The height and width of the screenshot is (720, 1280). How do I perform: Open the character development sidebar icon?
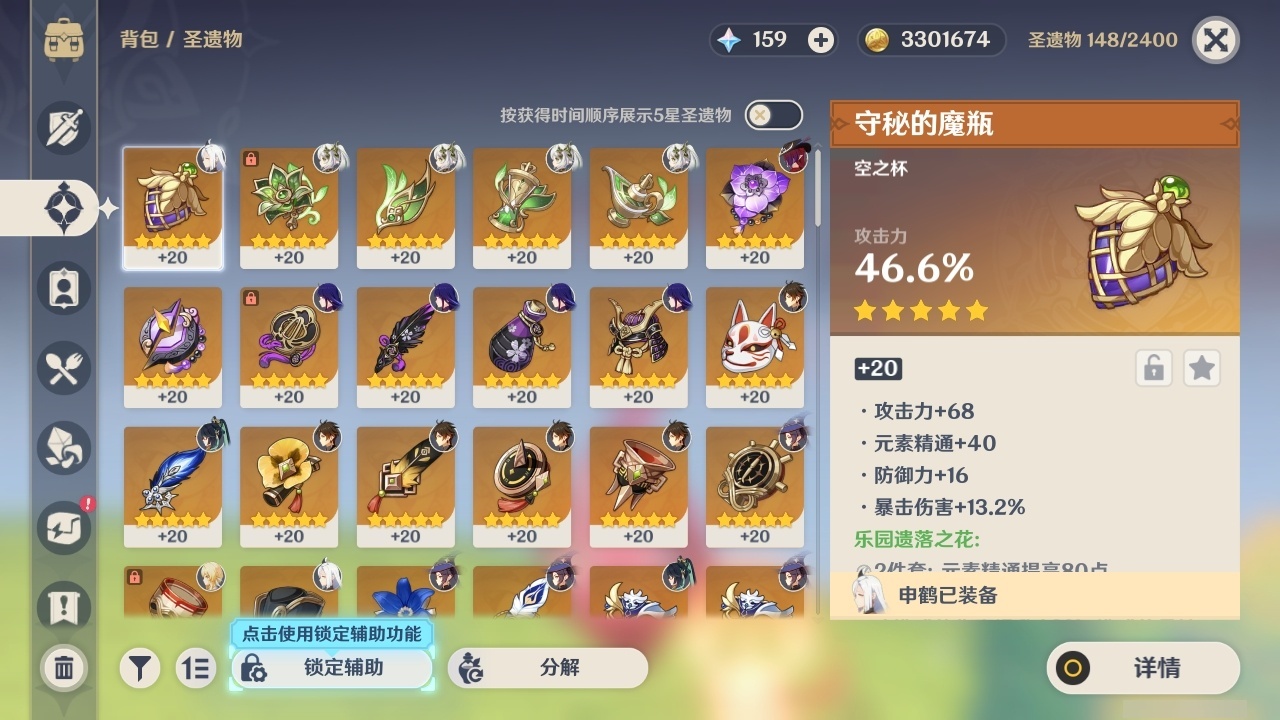click(x=63, y=288)
